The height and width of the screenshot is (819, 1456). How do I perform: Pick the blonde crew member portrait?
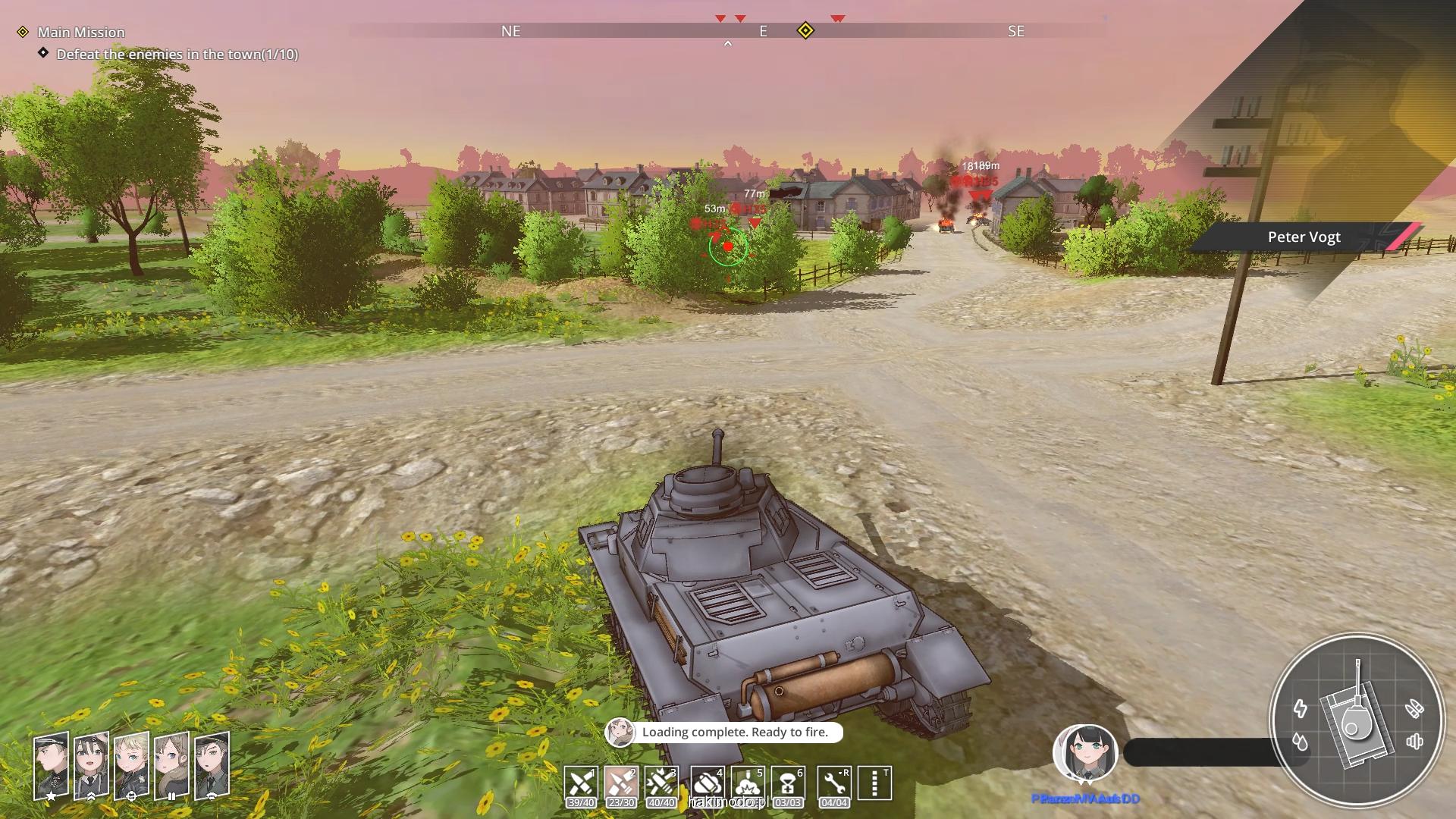click(131, 764)
